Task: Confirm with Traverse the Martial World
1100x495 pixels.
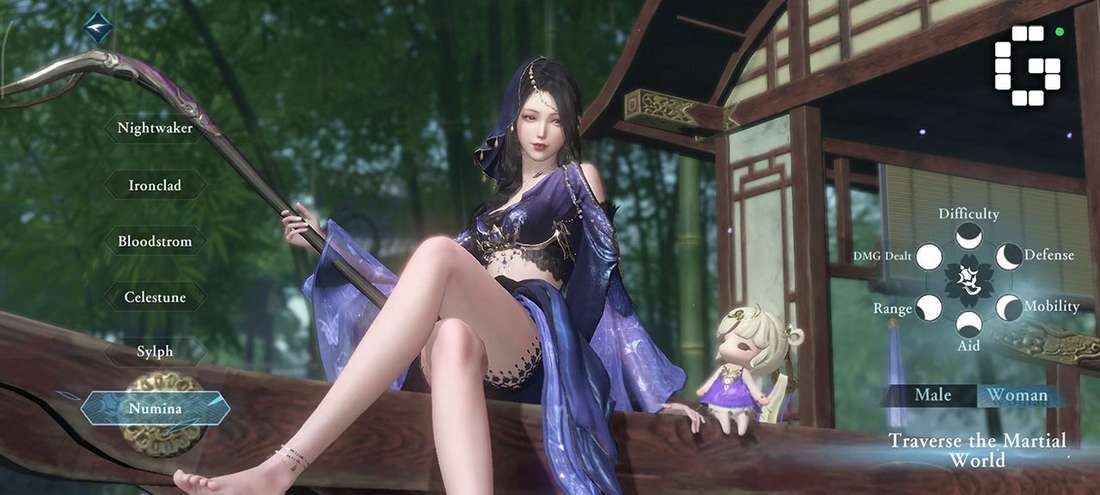Action: (x=977, y=451)
